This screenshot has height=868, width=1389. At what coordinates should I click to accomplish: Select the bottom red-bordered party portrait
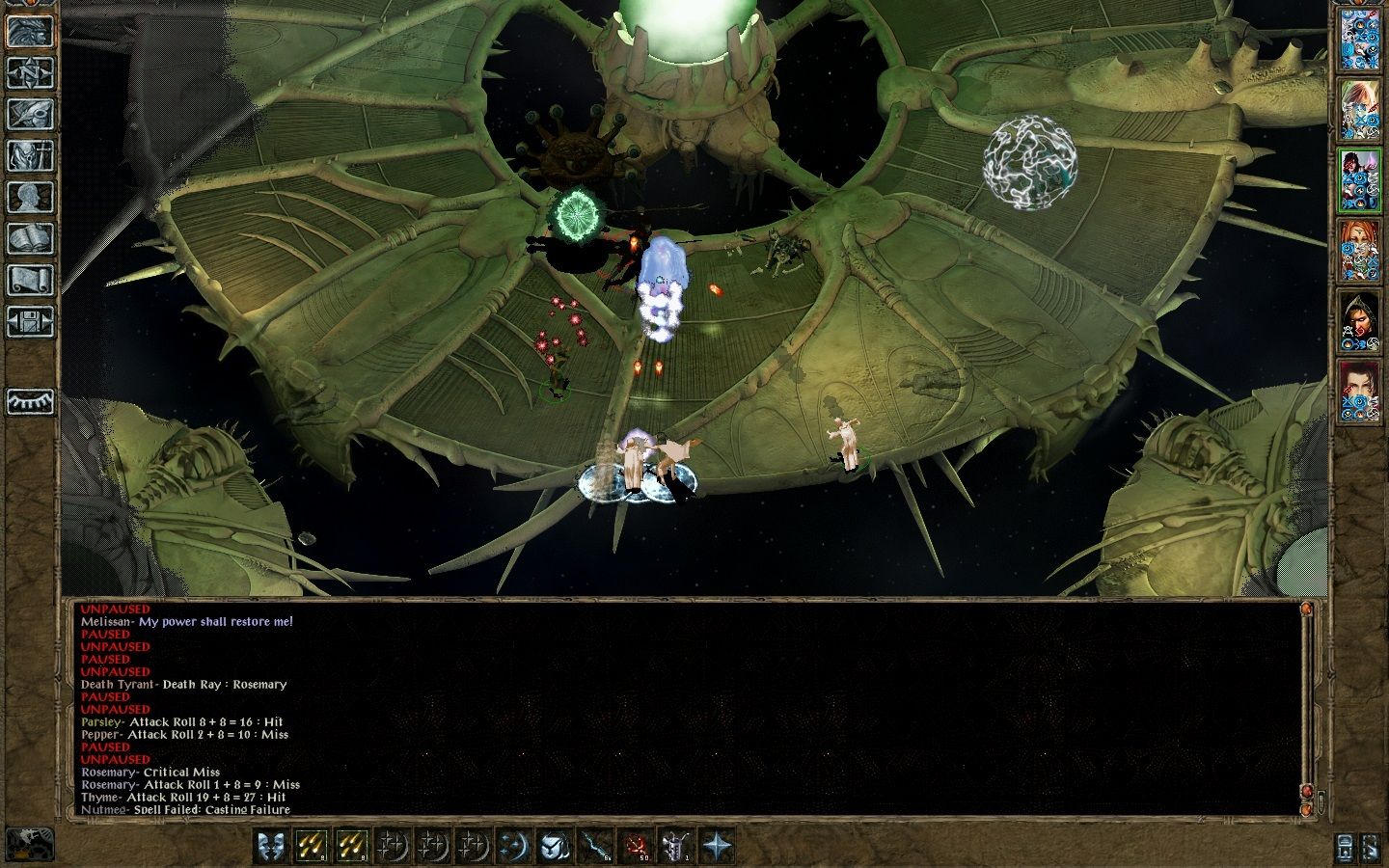1360,392
